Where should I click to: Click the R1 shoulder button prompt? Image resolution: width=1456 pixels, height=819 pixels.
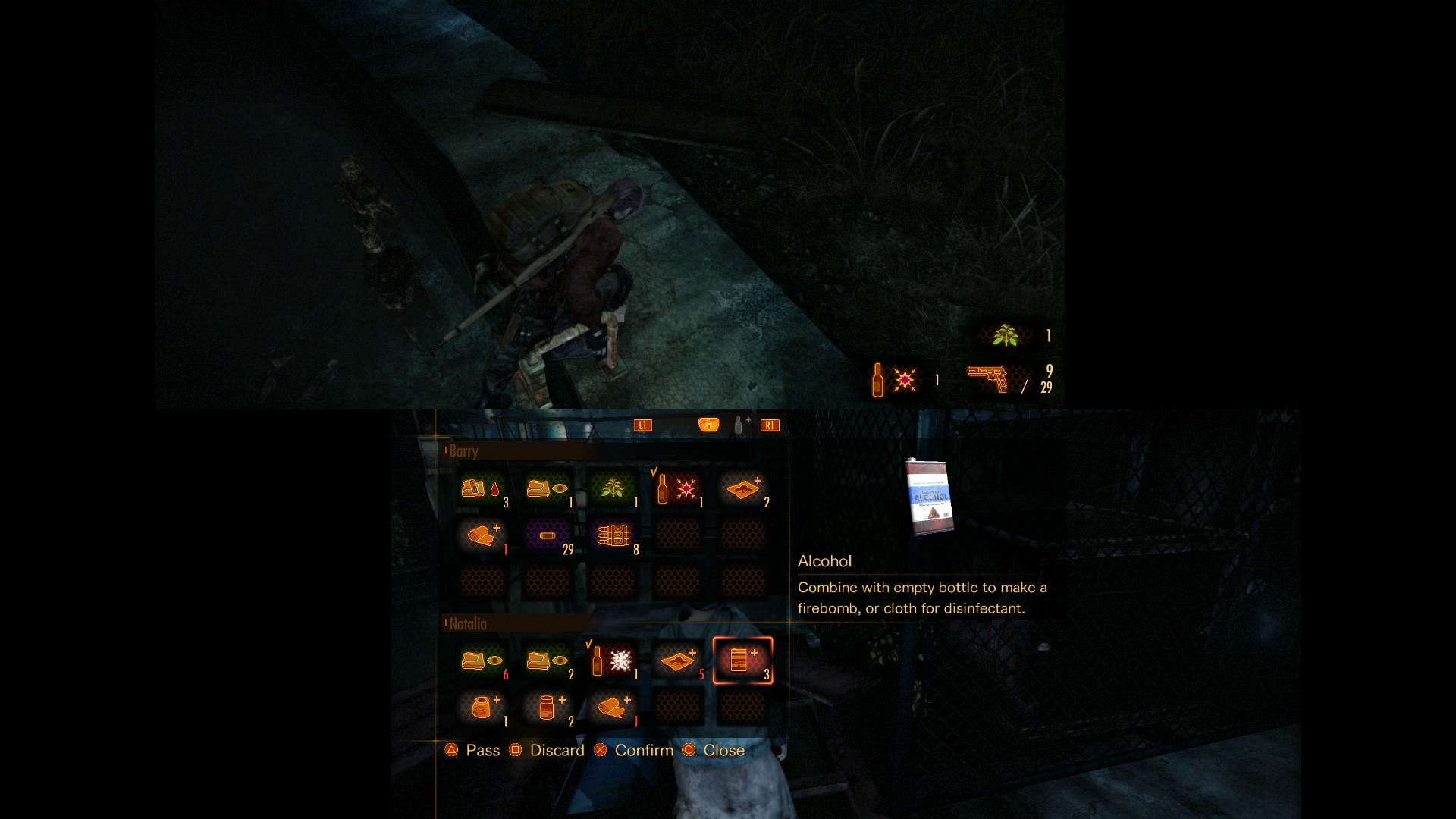coord(771,425)
